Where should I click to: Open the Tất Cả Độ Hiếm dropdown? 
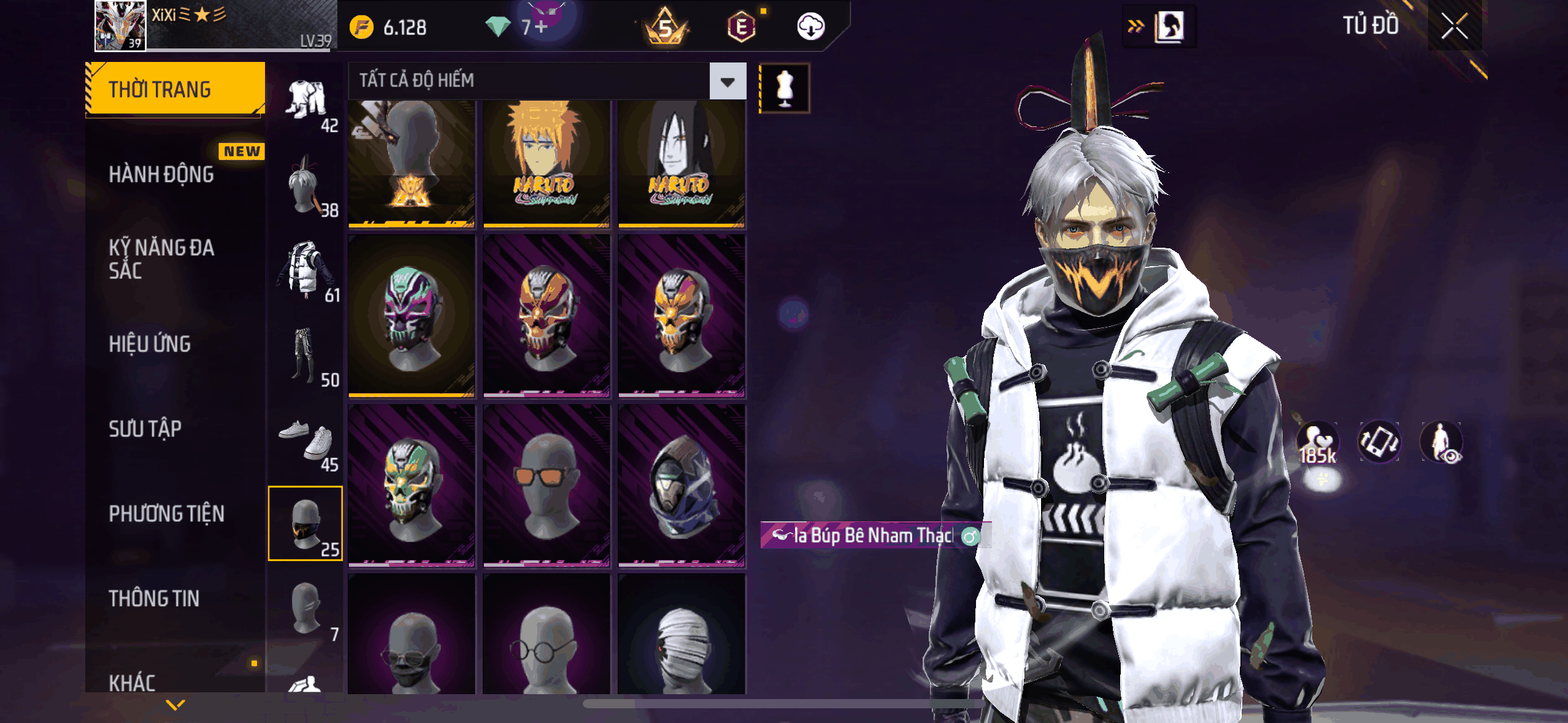pyautogui.click(x=728, y=81)
